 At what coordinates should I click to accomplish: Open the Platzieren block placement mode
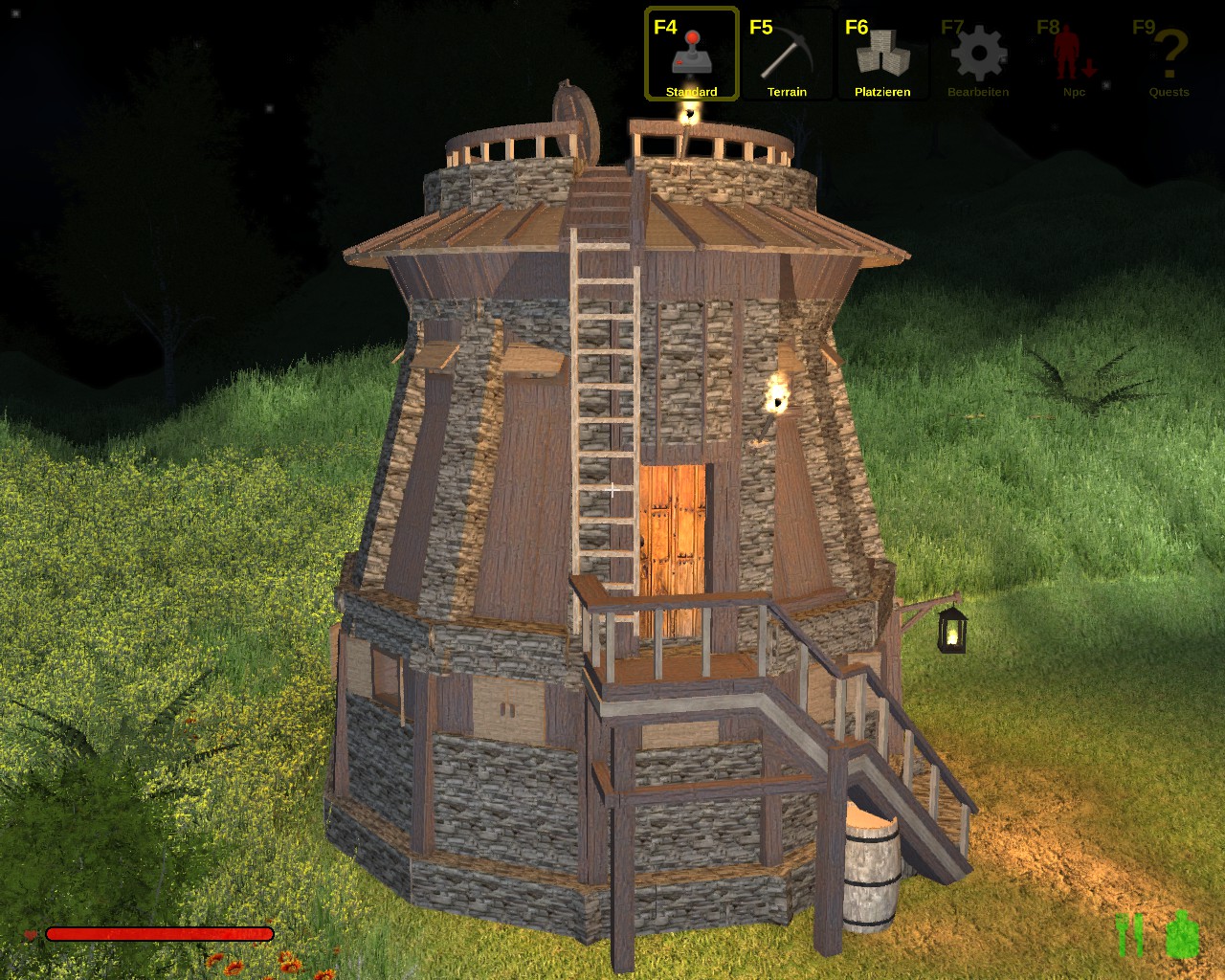(x=882, y=55)
